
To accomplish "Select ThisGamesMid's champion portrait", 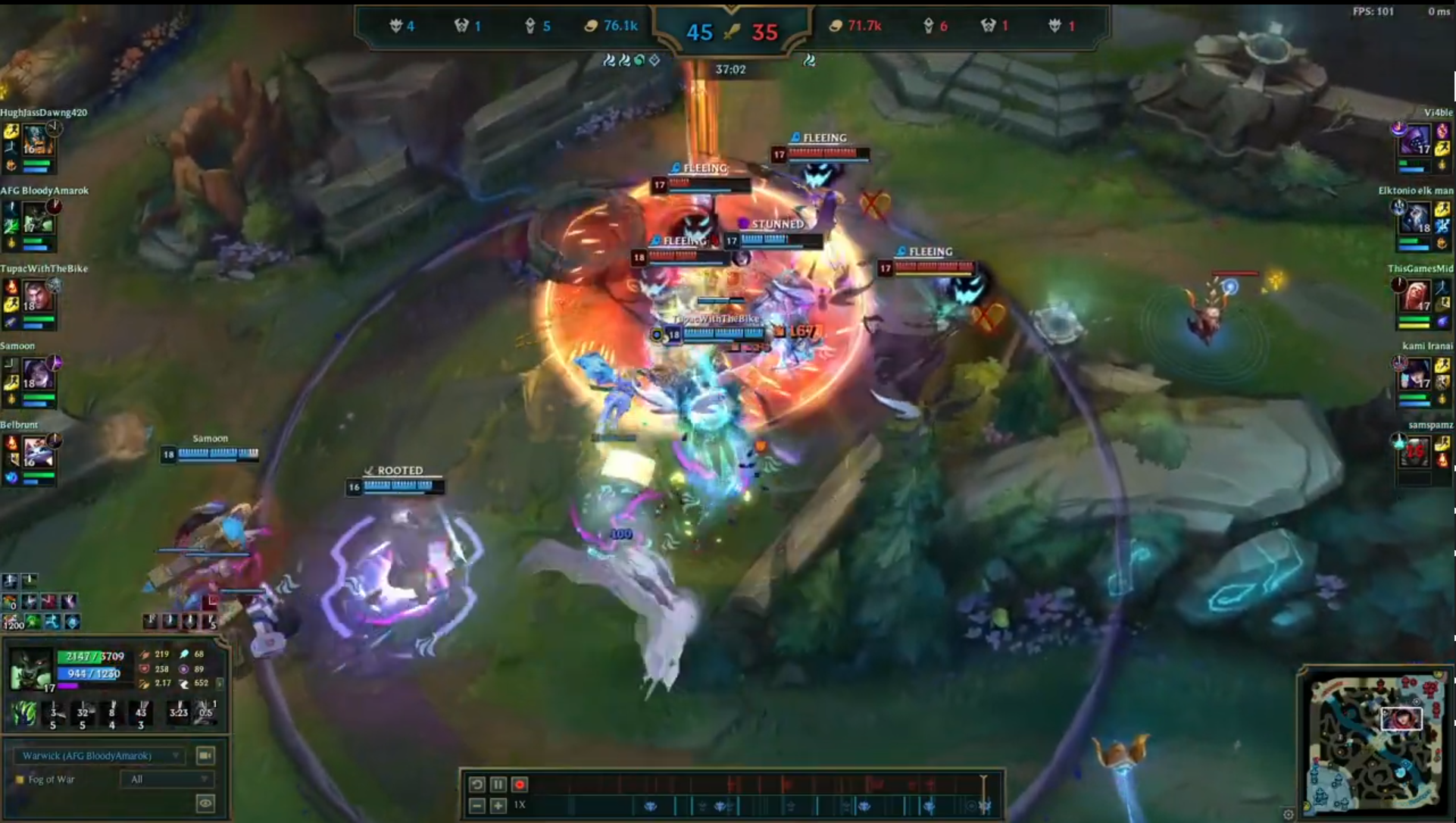I will [x=1414, y=296].
